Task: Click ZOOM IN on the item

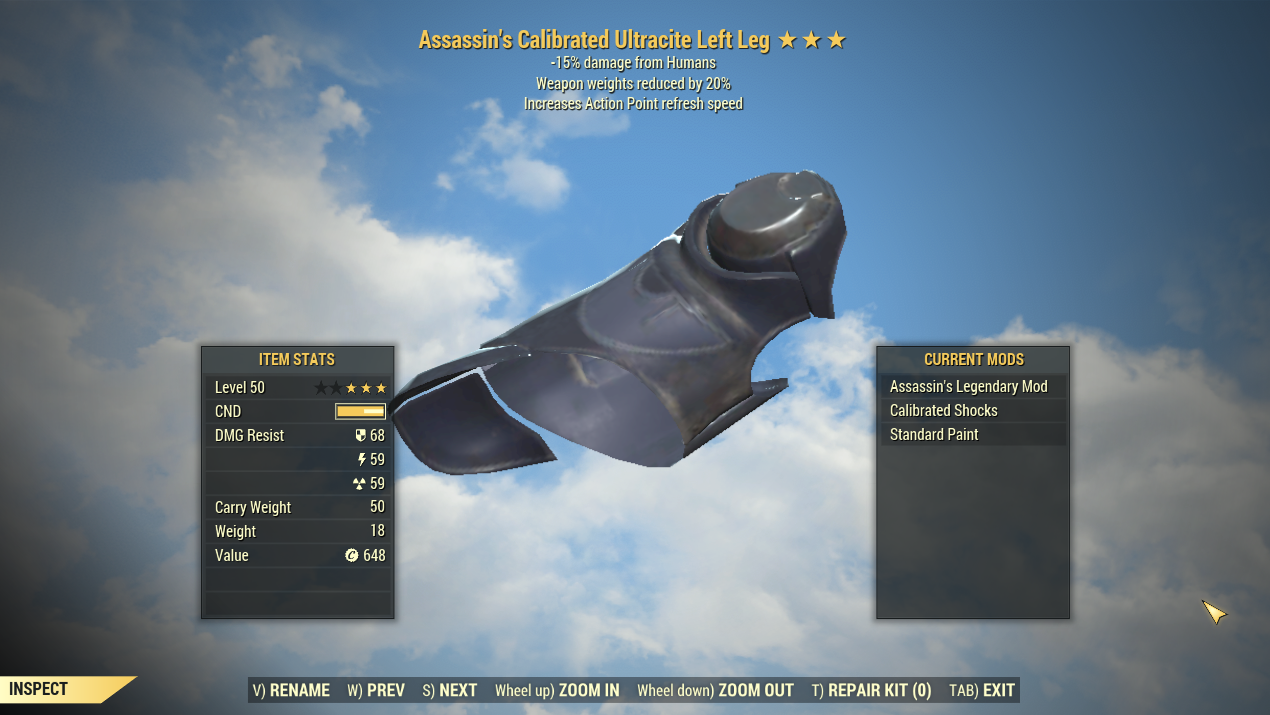Action: [x=557, y=690]
